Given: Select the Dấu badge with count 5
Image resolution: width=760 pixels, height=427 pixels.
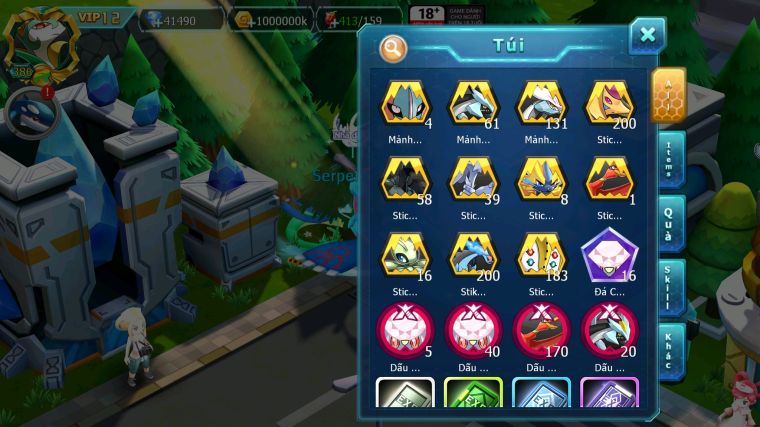Looking at the screenshot, I should click(405, 330).
